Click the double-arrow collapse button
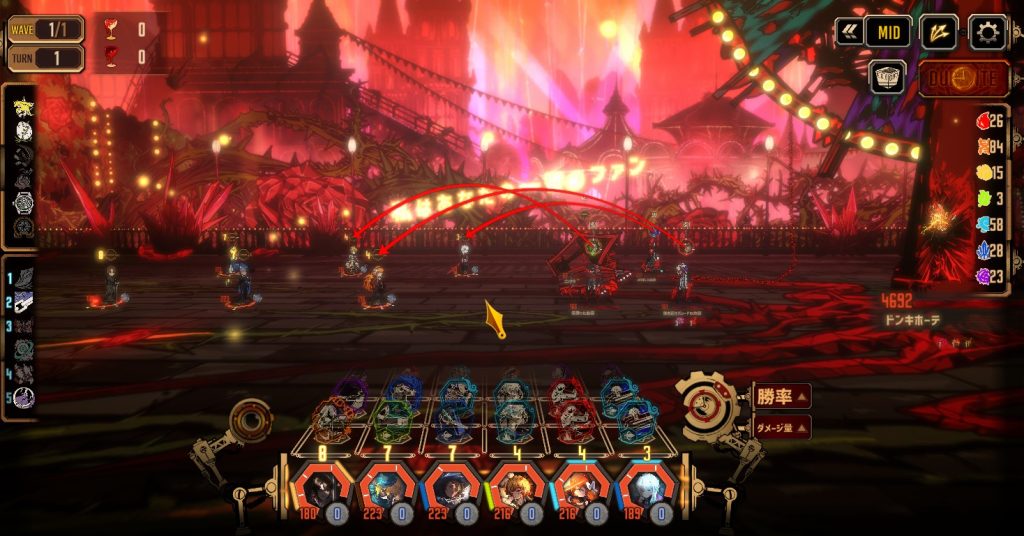 849,33
